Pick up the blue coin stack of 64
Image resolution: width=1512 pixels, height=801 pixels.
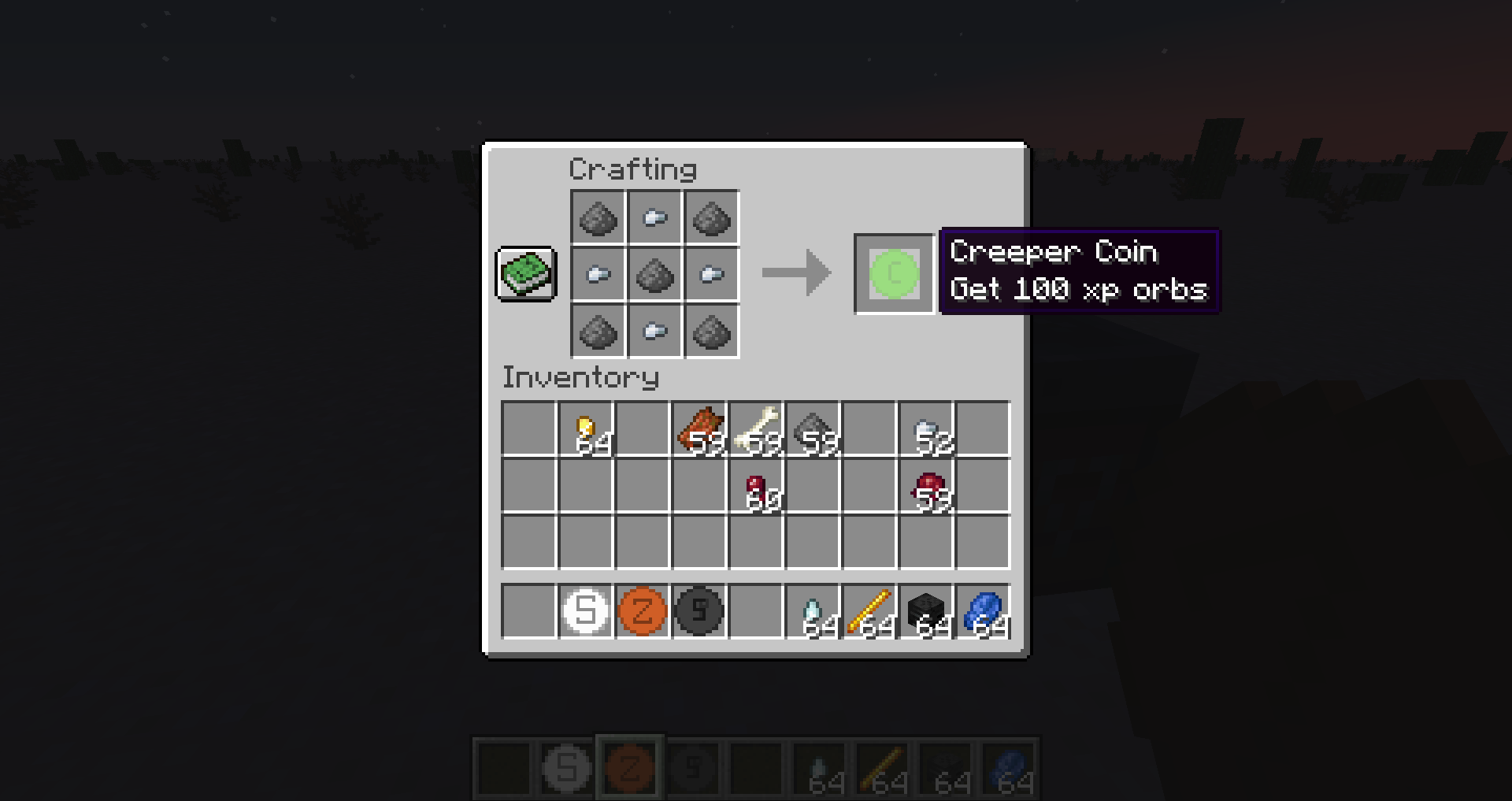click(x=982, y=610)
